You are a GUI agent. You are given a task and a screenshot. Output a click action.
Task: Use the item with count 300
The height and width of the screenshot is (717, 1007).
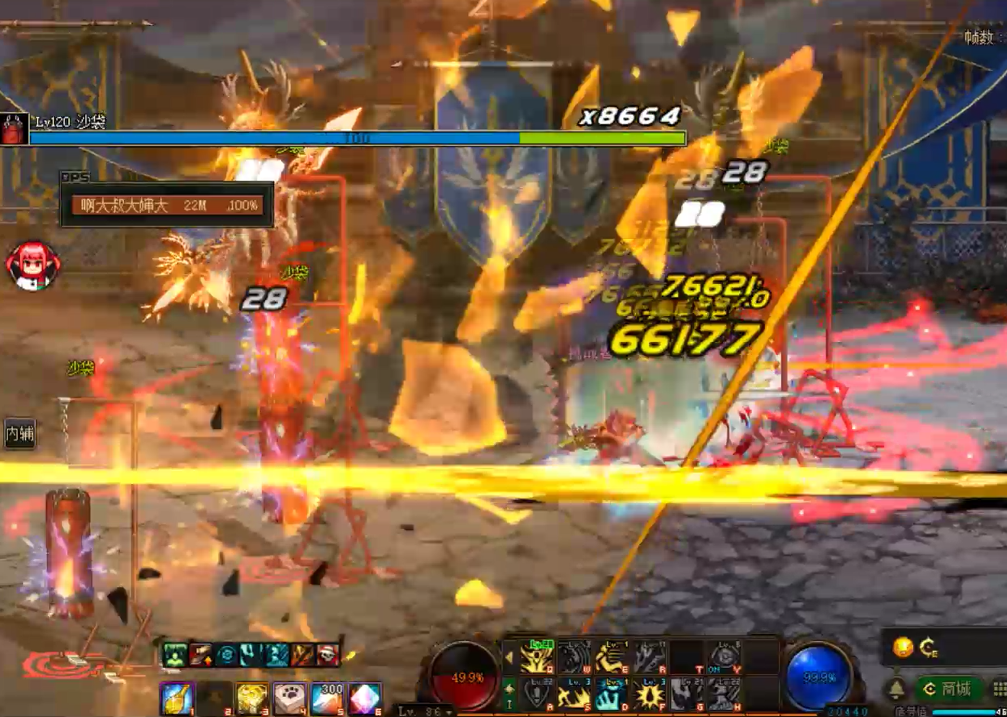[x=328, y=697]
